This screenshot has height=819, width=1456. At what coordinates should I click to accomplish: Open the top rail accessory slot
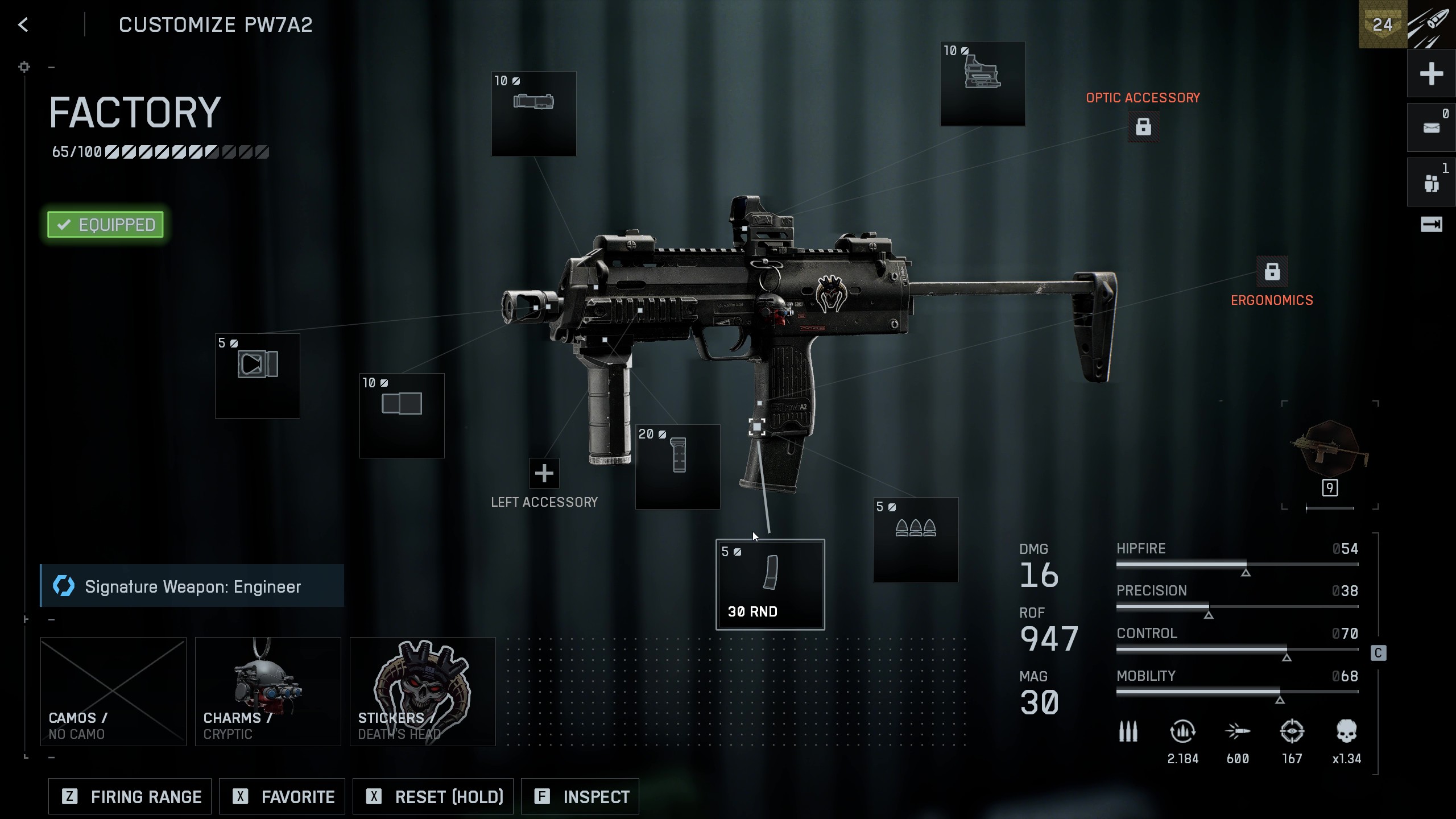pos(533,113)
